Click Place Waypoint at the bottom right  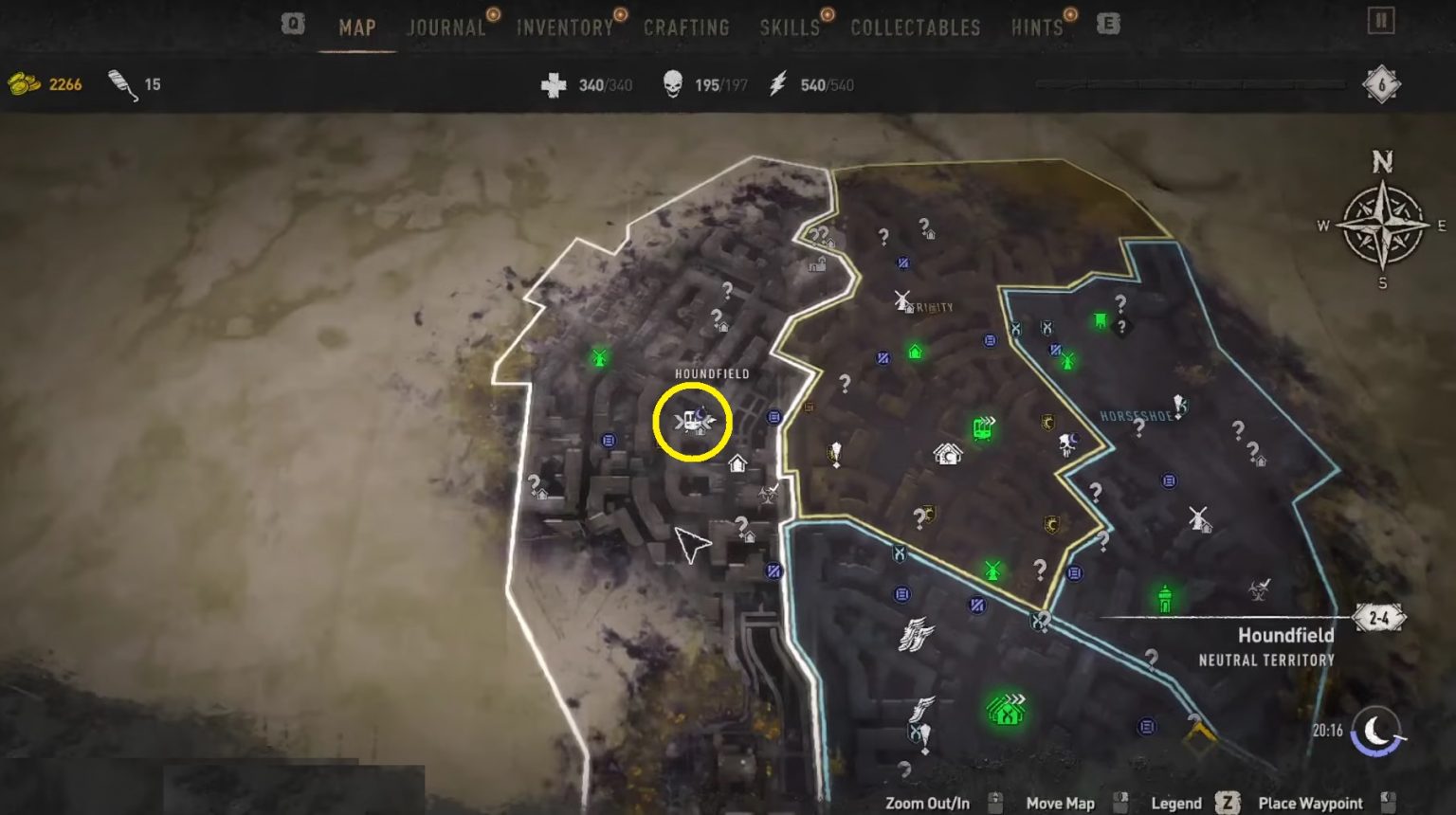tap(1318, 803)
